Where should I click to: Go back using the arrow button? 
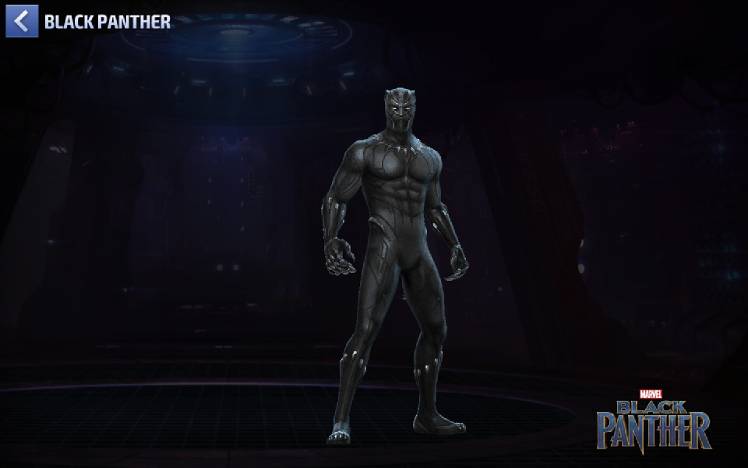coord(21,20)
